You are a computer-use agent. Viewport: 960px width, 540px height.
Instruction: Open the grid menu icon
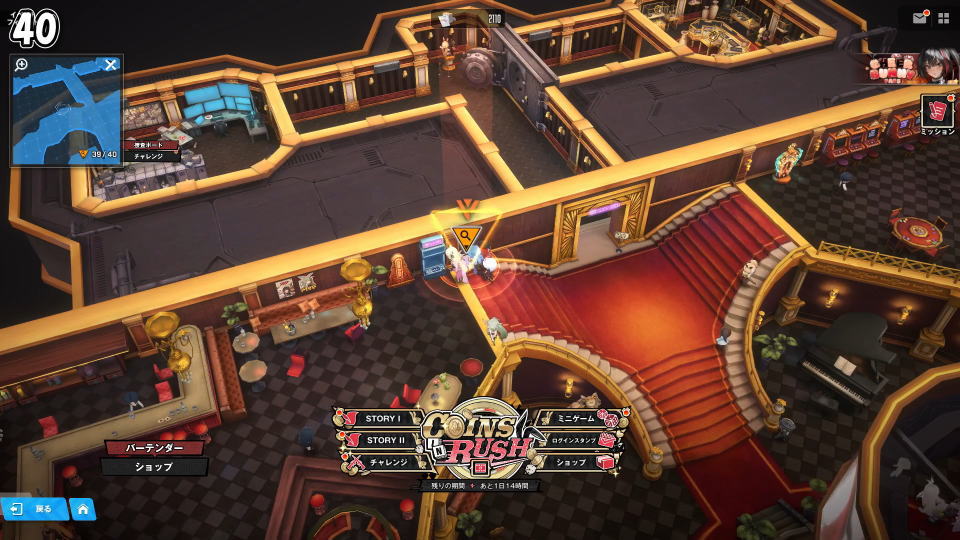pyautogui.click(x=944, y=18)
